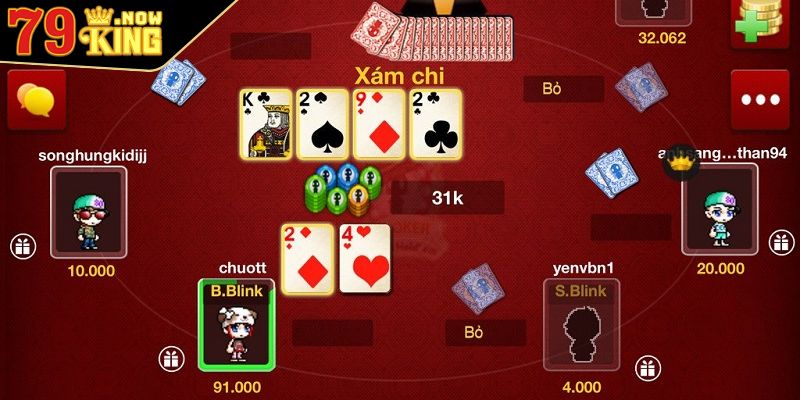The height and width of the screenshot is (400, 800).
Task: Send a gift to songhungkidijj
Action: [22, 244]
